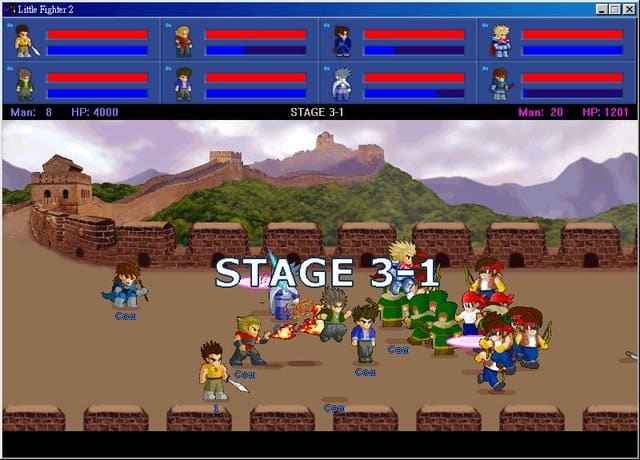The height and width of the screenshot is (460, 640).
Task: Choose the green-vest fighter portrait
Action: coord(24,83)
